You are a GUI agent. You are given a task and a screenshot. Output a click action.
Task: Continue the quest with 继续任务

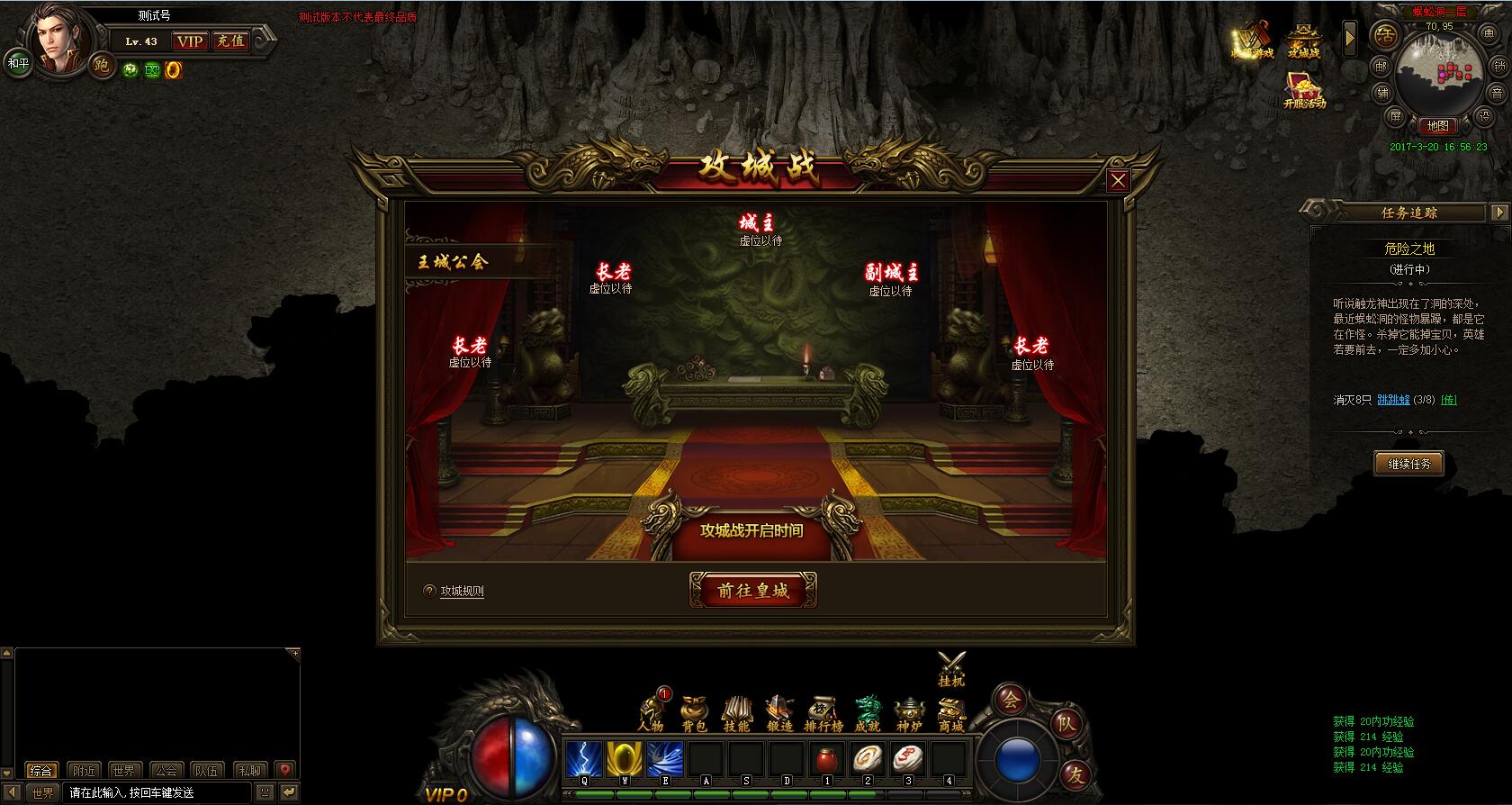tap(1408, 464)
